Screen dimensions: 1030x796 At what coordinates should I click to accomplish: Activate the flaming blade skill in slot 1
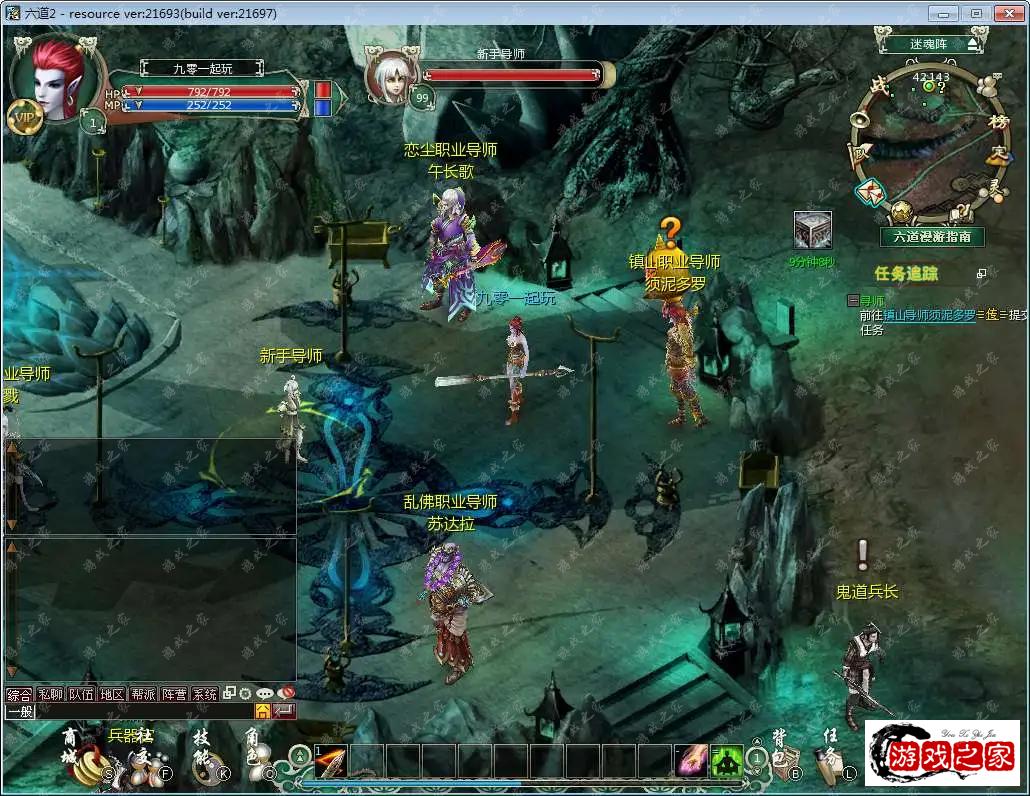tap(331, 762)
